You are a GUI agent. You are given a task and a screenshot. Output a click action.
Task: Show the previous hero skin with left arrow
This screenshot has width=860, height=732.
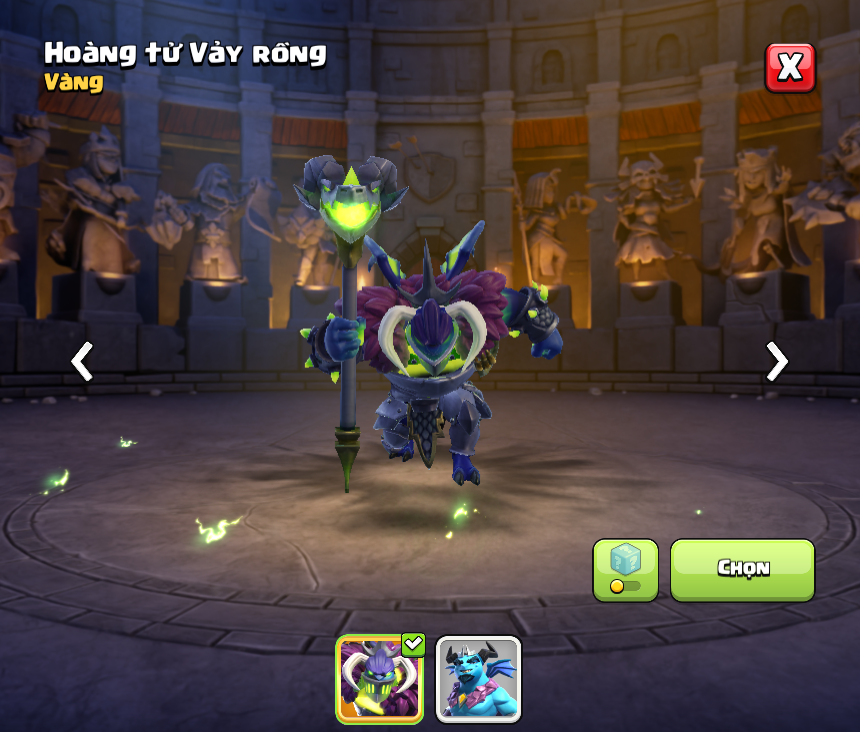(x=82, y=361)
